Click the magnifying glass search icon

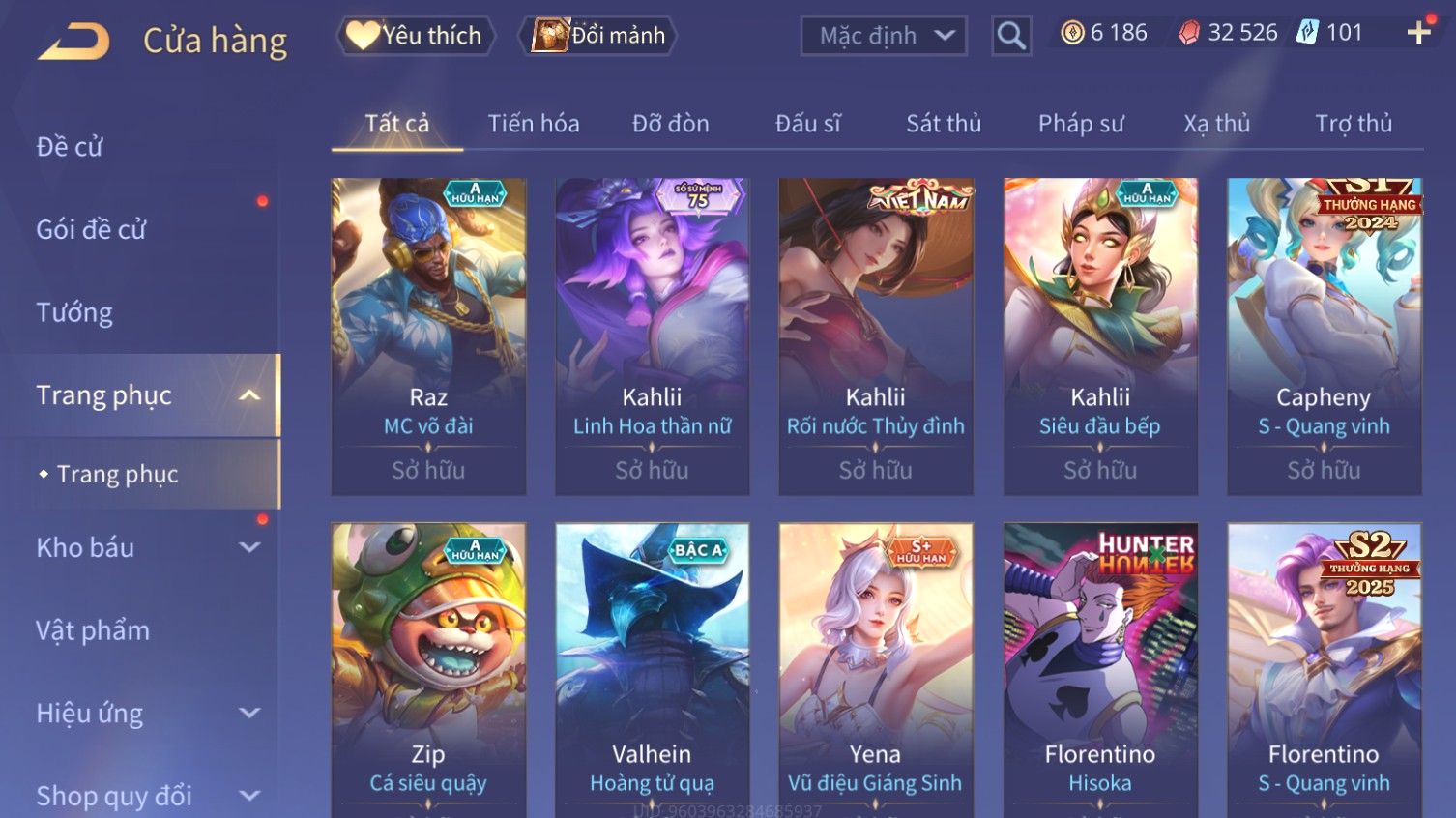[x=1011, y=37]
